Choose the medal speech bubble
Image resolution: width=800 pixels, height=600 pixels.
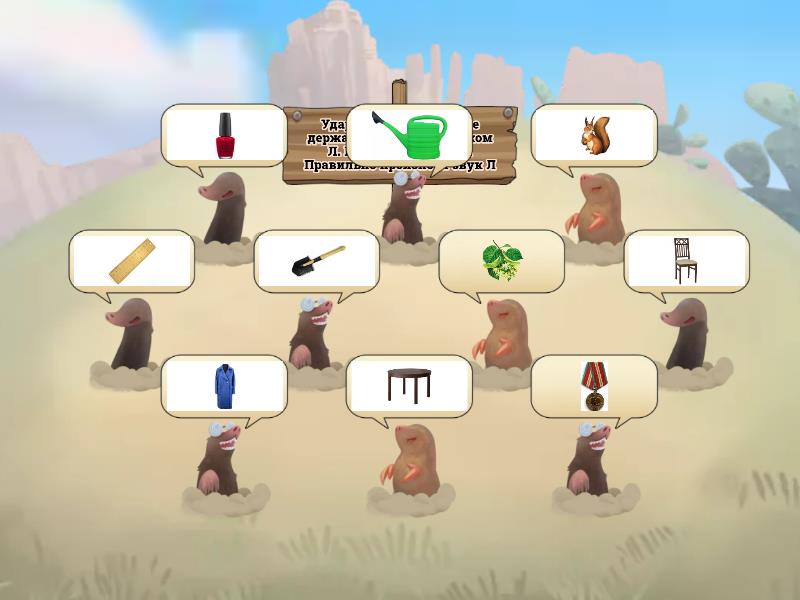point(594,386)
